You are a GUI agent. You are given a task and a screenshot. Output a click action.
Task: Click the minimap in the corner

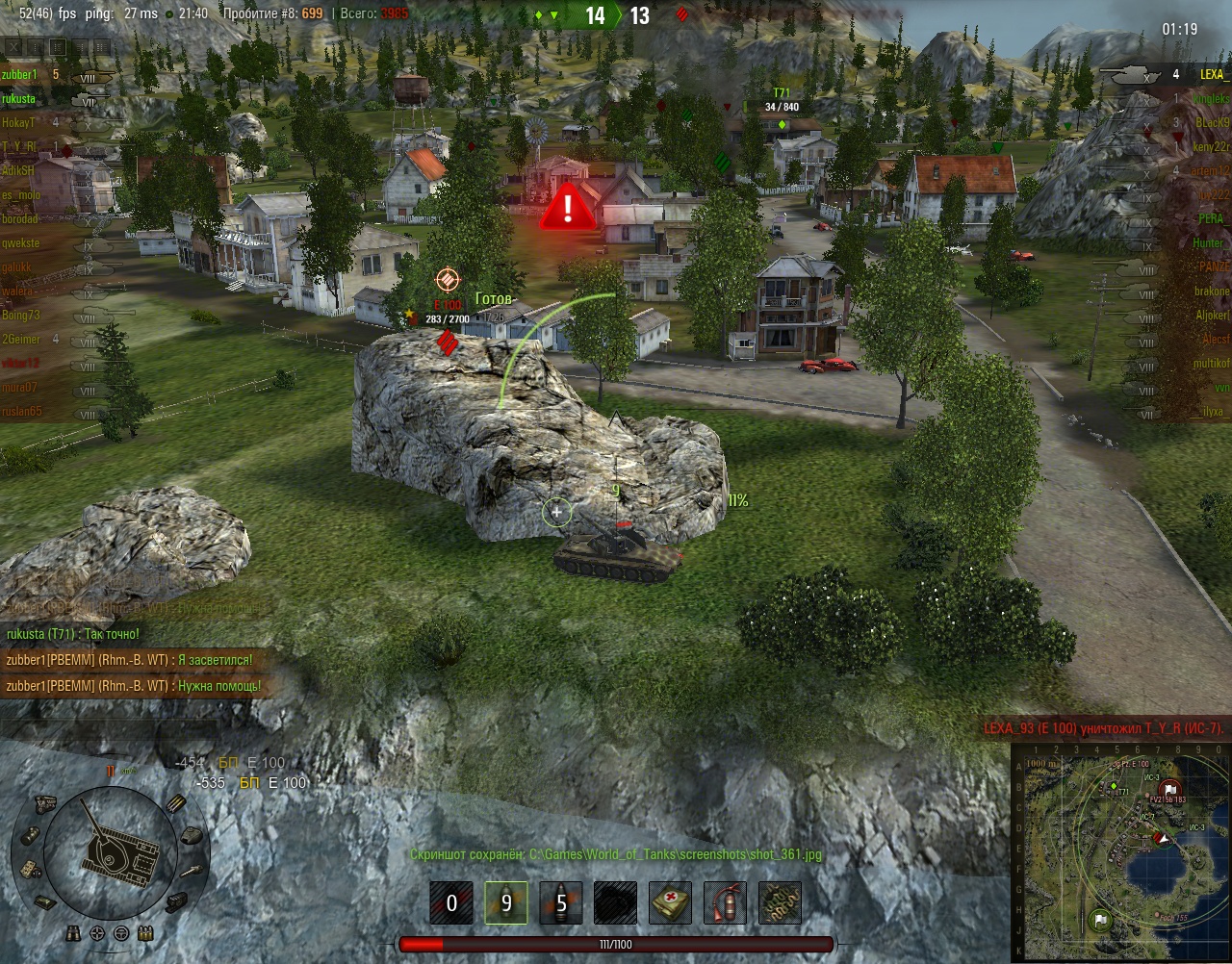[x=1121, y=853]
